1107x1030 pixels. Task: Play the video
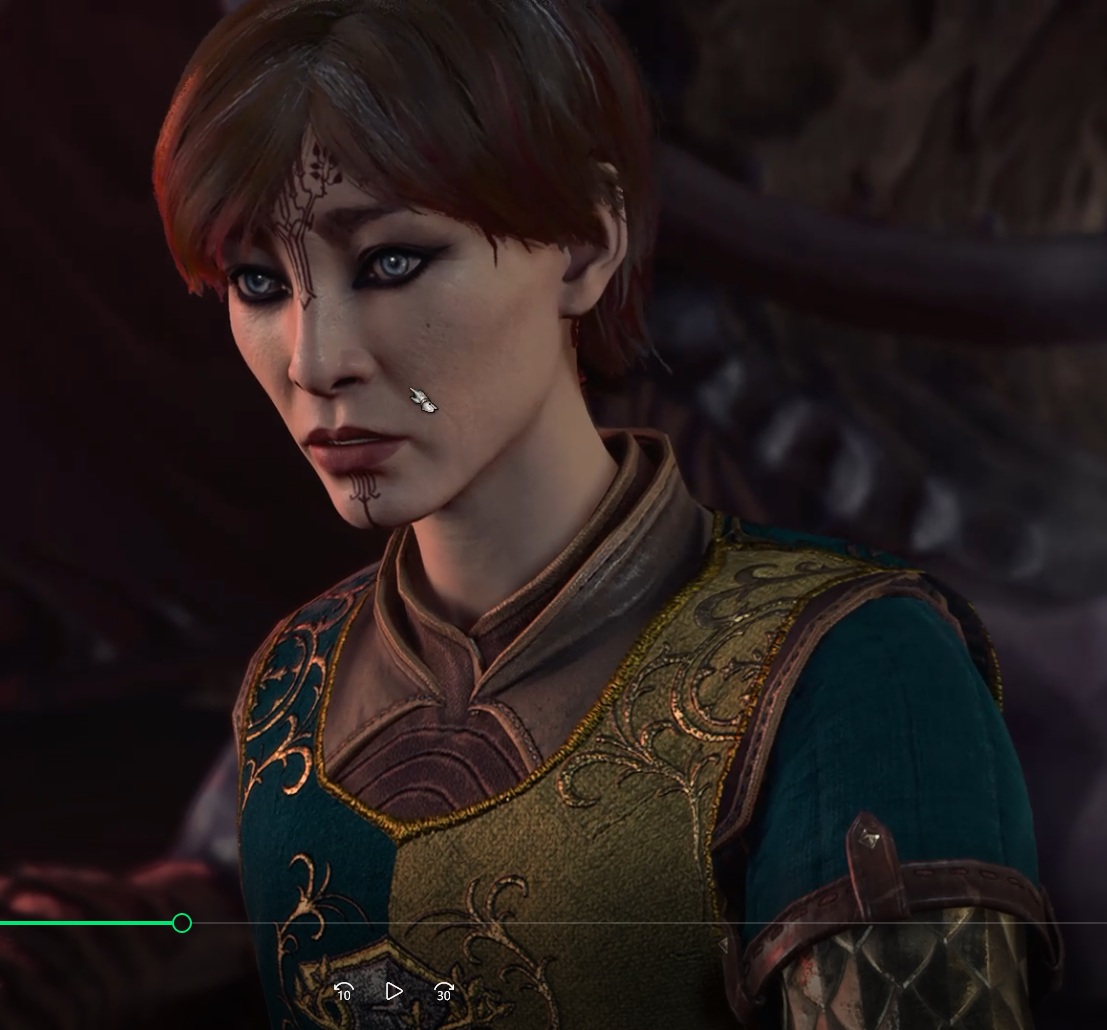pyautogui.click(x=393, y=991)
